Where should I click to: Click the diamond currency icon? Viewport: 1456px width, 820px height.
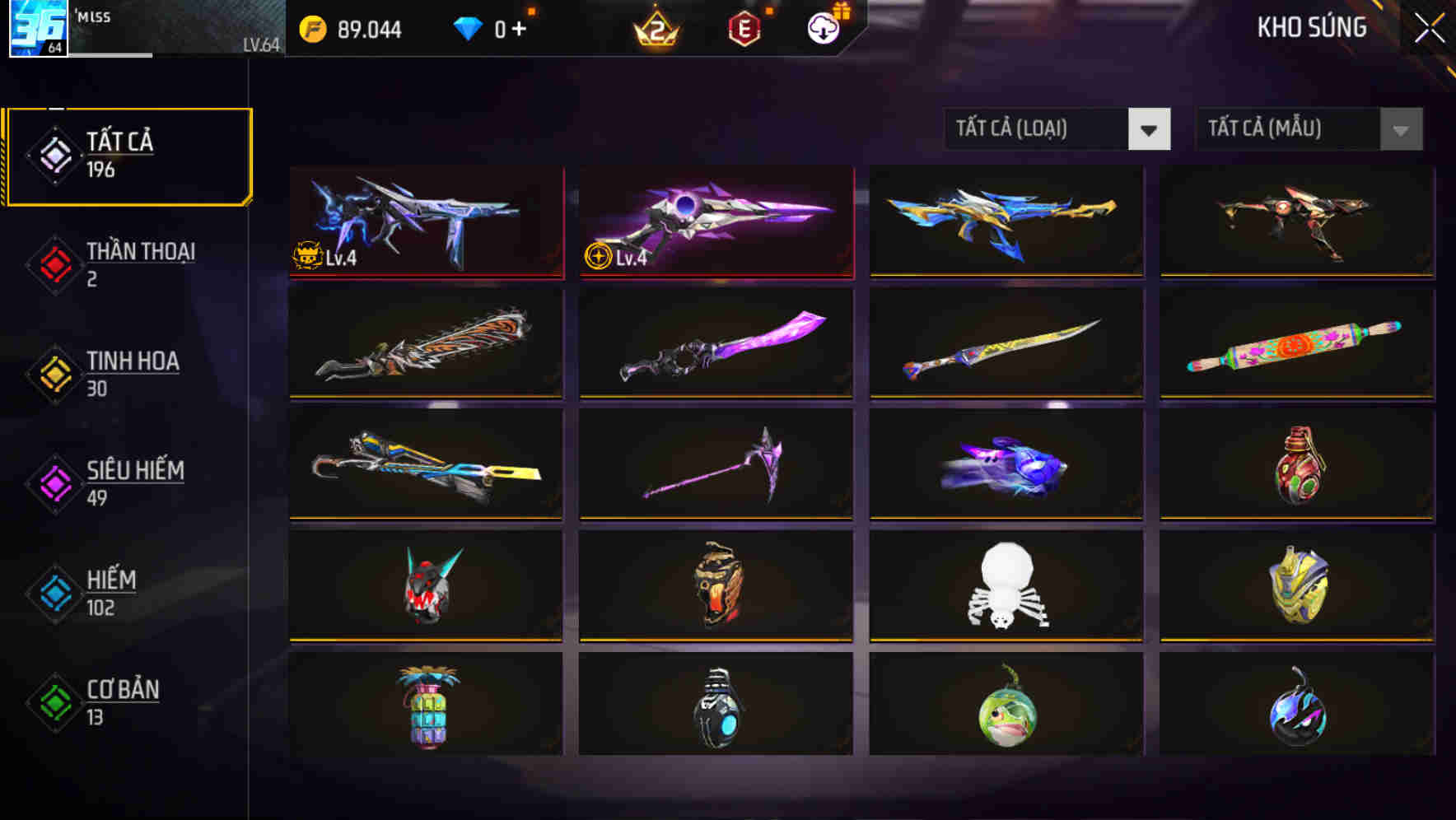point(469,27)
